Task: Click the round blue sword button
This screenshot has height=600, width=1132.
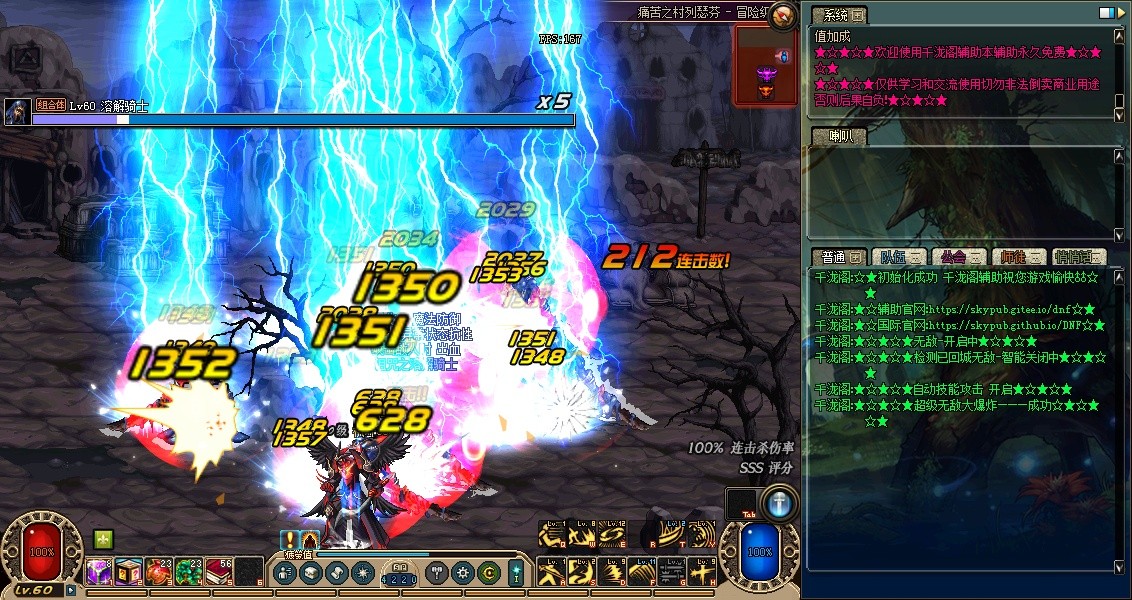Action: click(x=779, y=504)
